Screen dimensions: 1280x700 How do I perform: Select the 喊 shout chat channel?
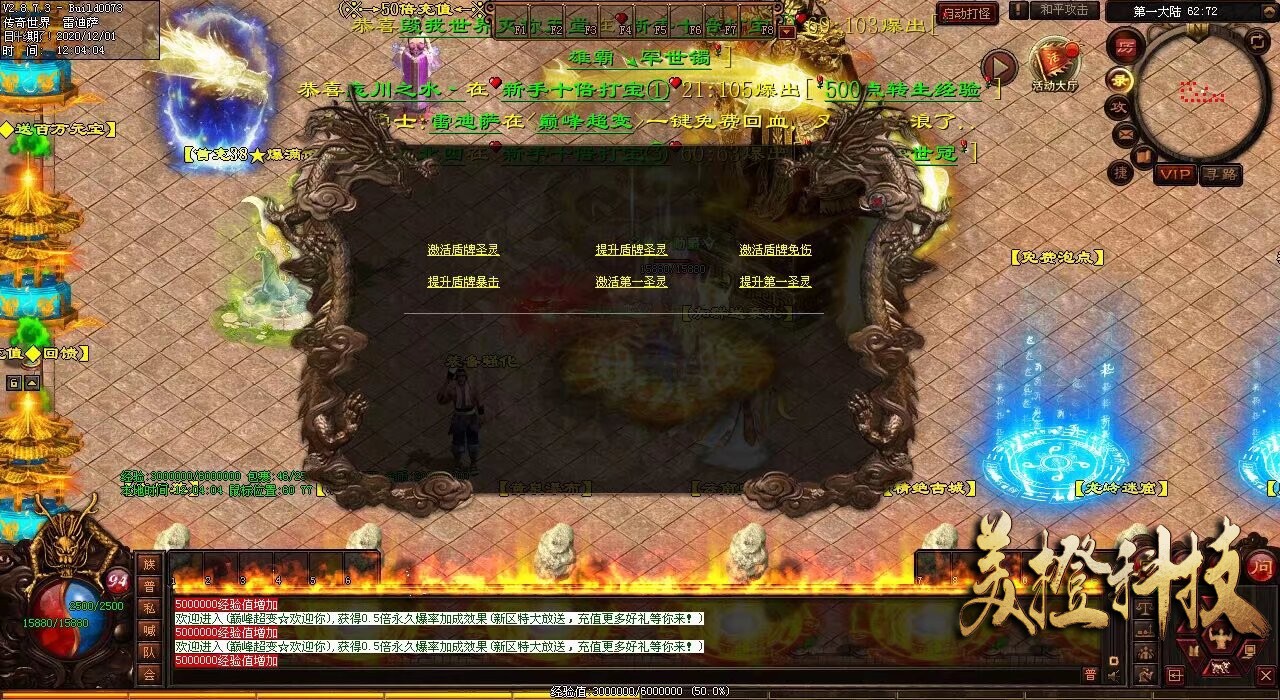149,630
